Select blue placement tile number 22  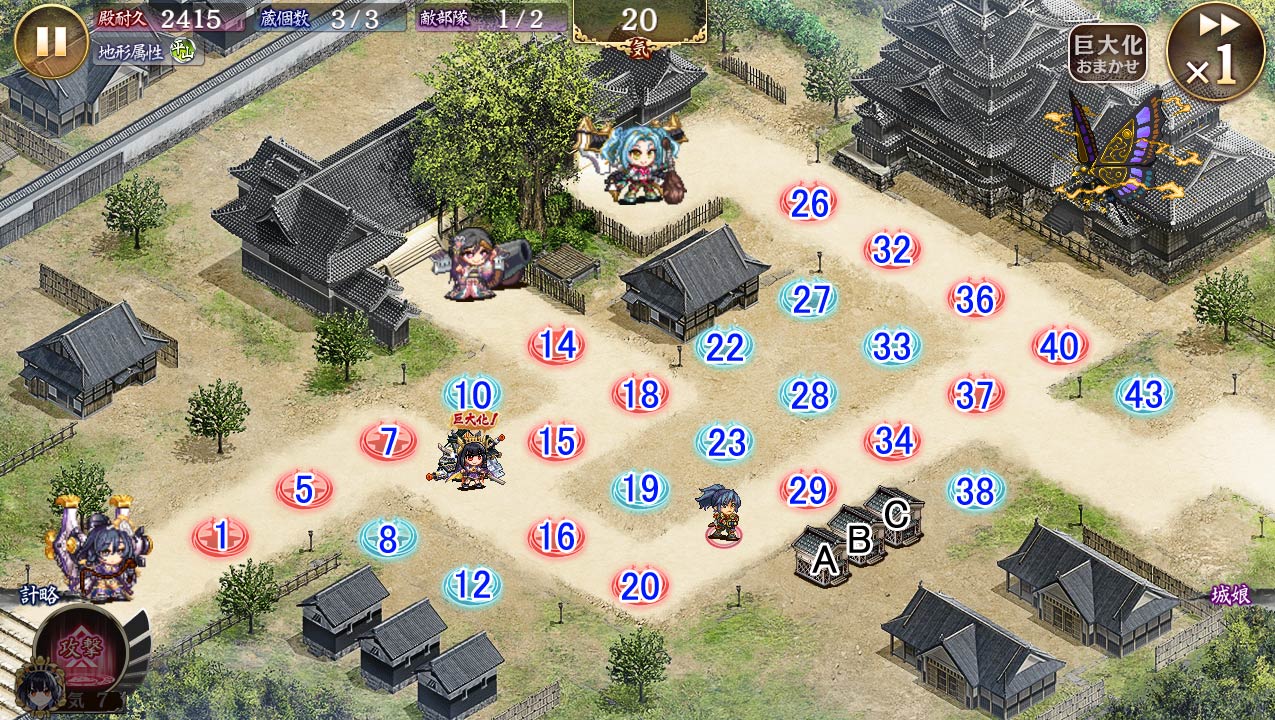[x=724, y=348]
